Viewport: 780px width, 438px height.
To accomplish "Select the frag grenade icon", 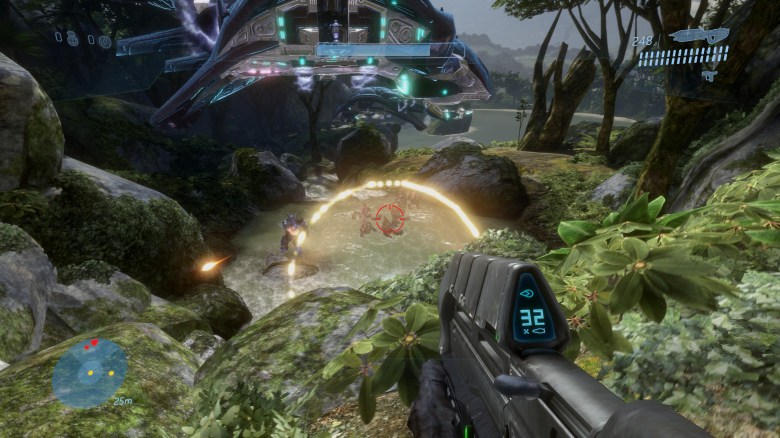I will pyautogui.click(x=73, y=38).
